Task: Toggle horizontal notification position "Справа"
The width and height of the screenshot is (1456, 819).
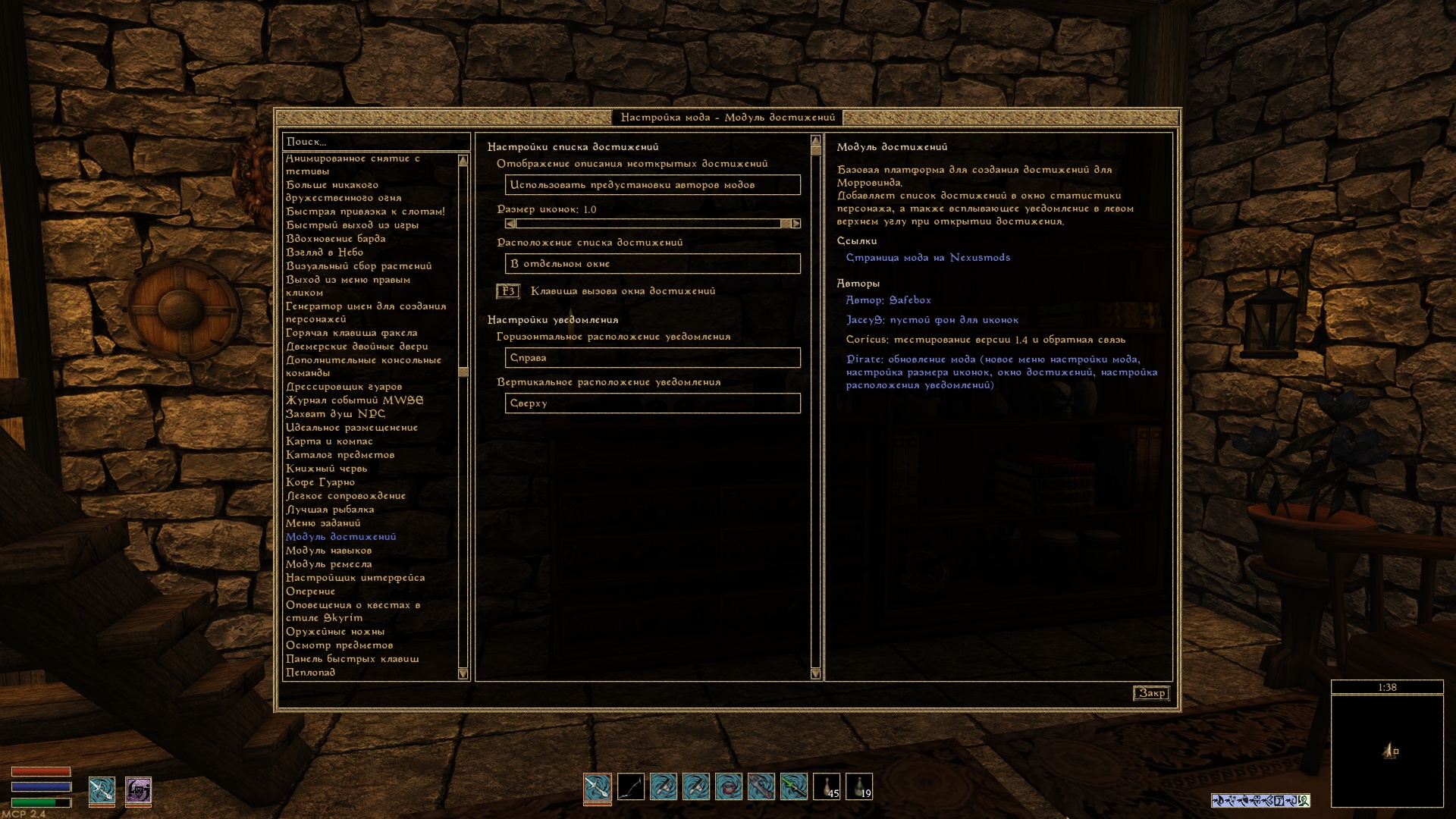Action: (652, 358)
